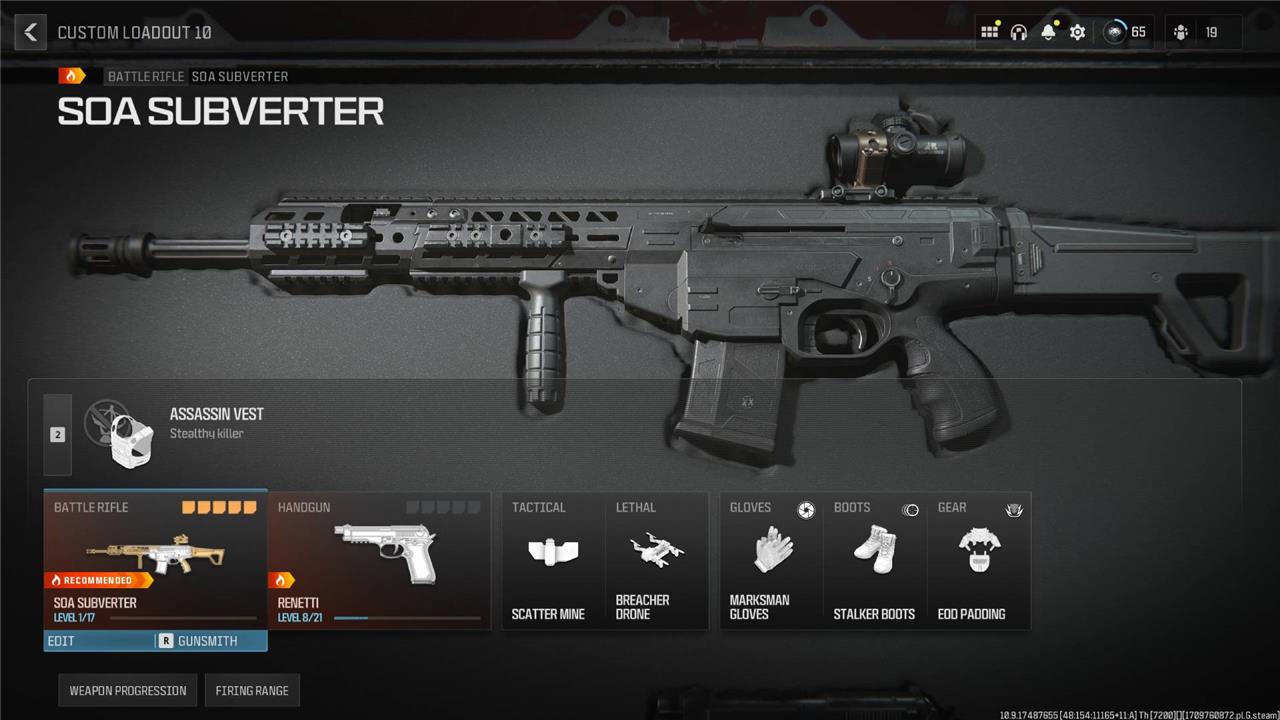Open the Gunsmith for the SOA Subverter

211,641
